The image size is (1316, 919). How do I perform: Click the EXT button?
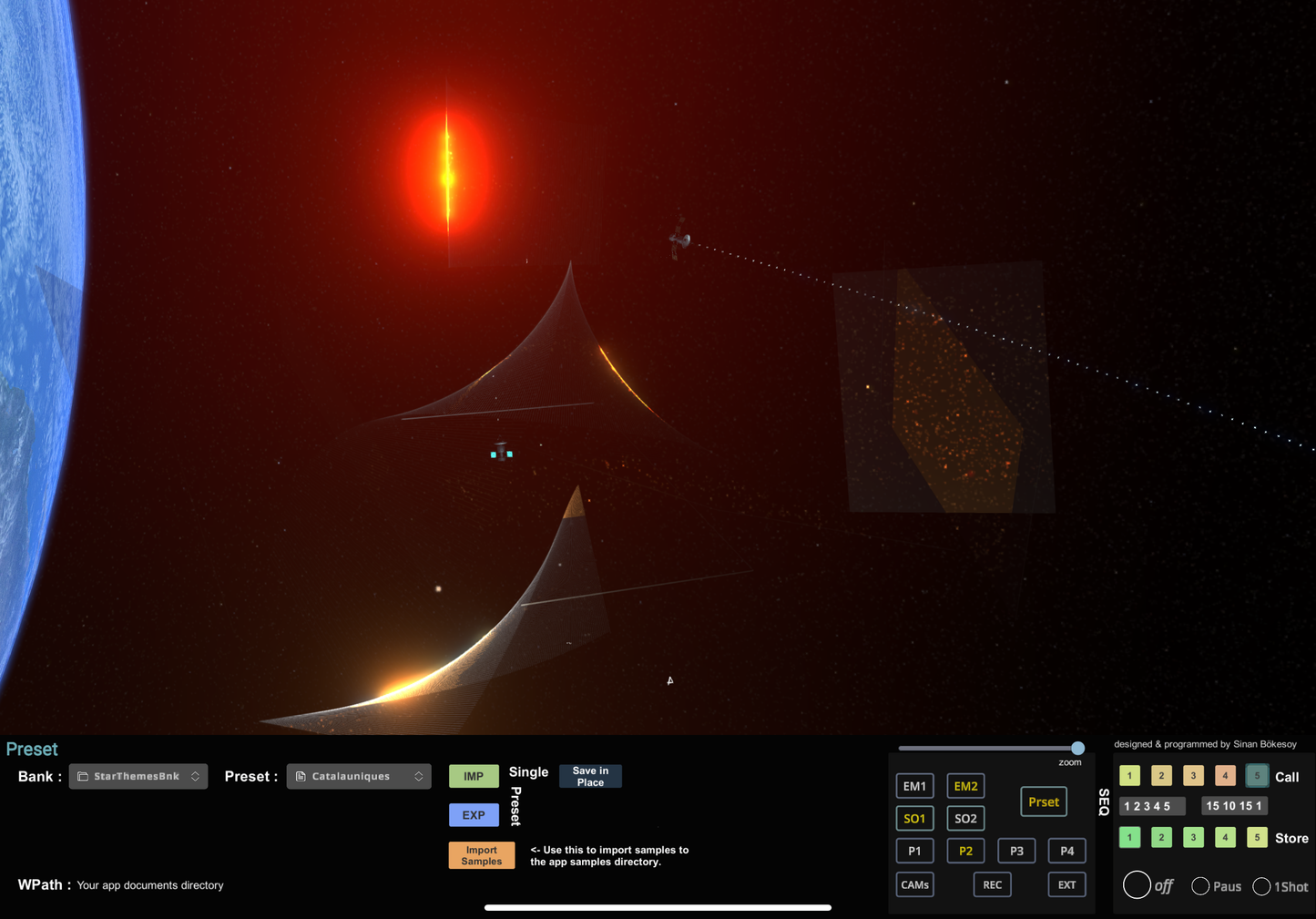click(x=1066, y=884)
